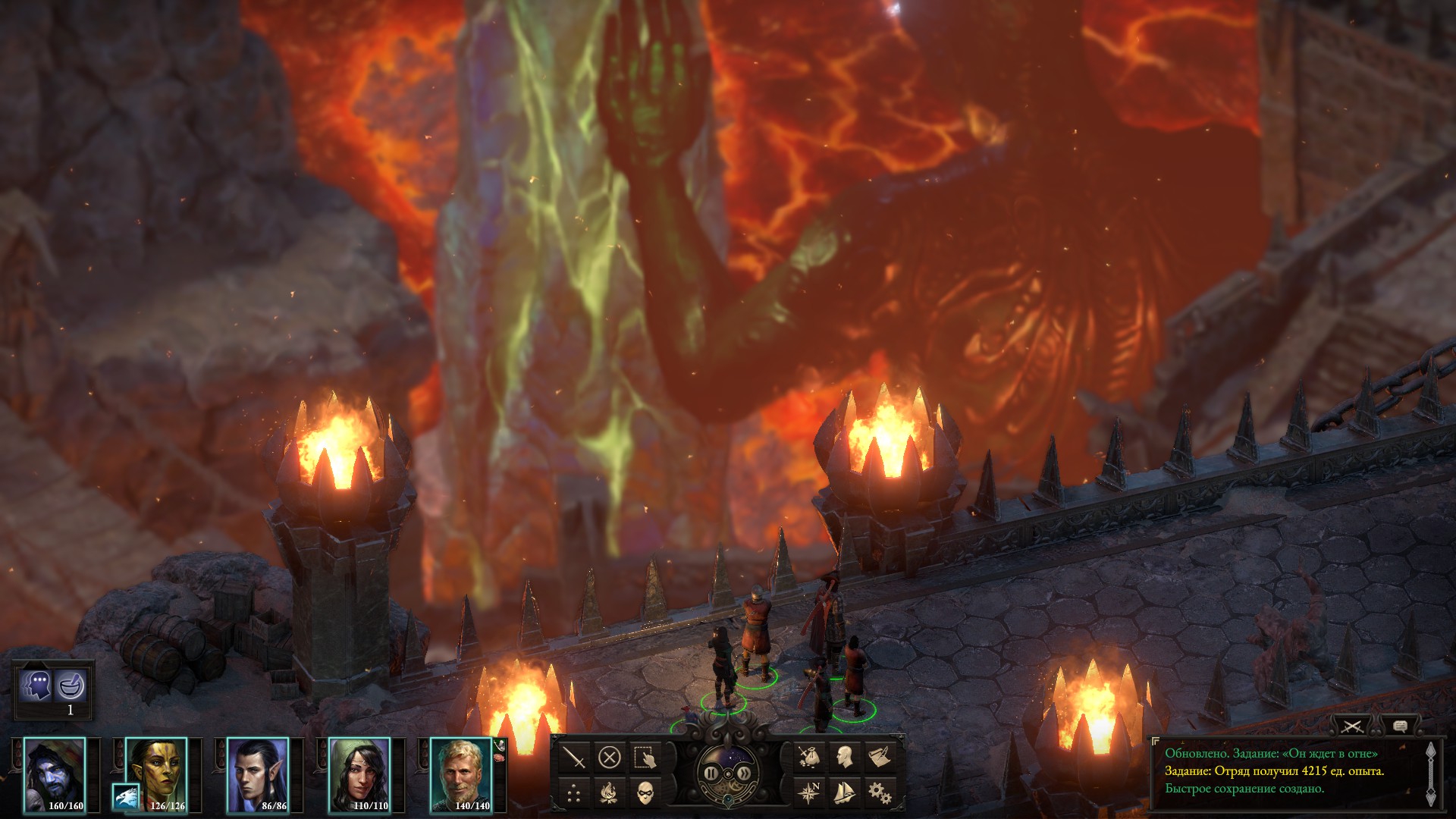Switch to the dialogue log speech-bubble tab
The height and width of the screenshot is (819, 1456).
coord(1400,726)
